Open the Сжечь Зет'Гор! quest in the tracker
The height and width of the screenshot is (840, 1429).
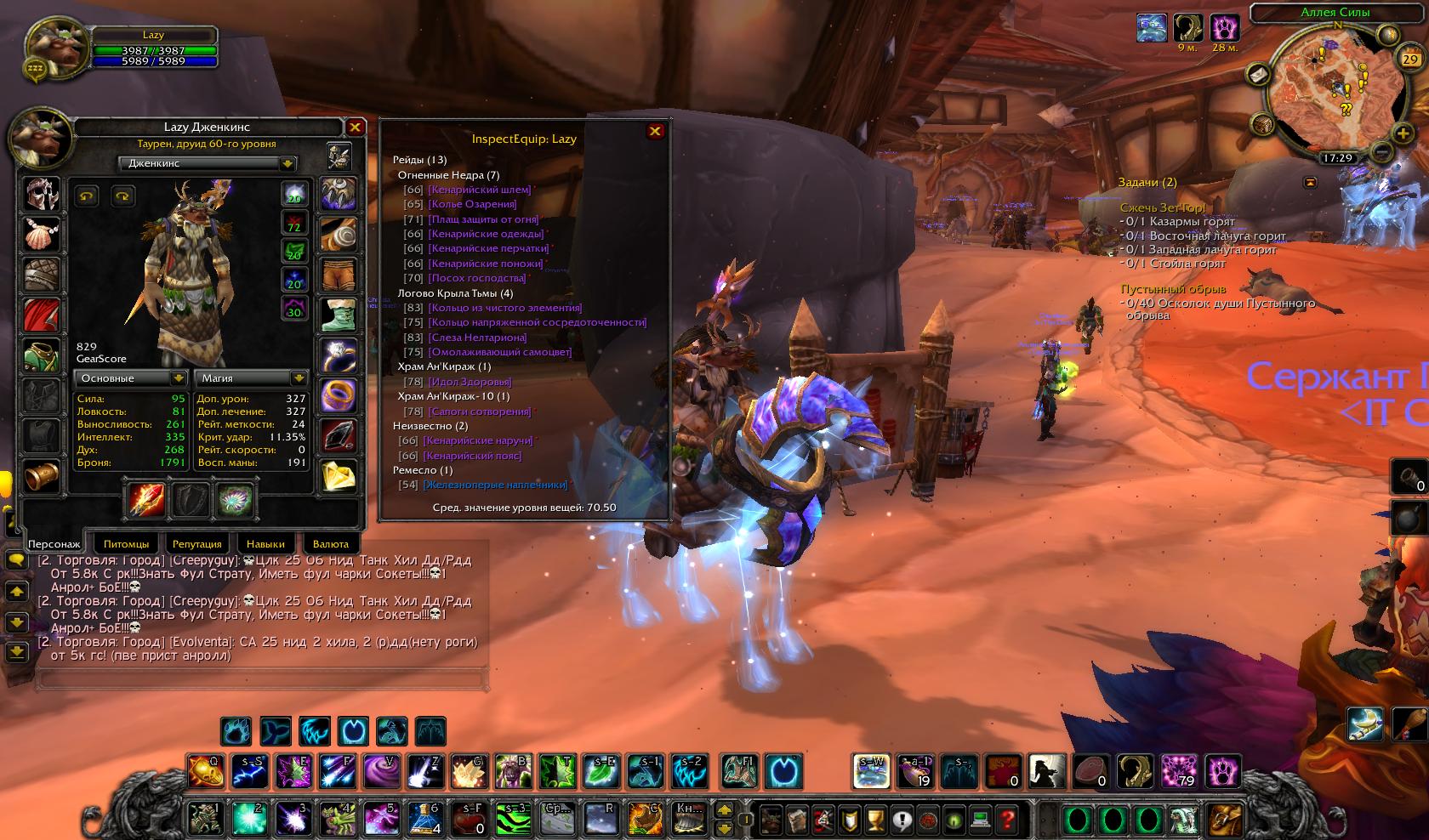1162,208
